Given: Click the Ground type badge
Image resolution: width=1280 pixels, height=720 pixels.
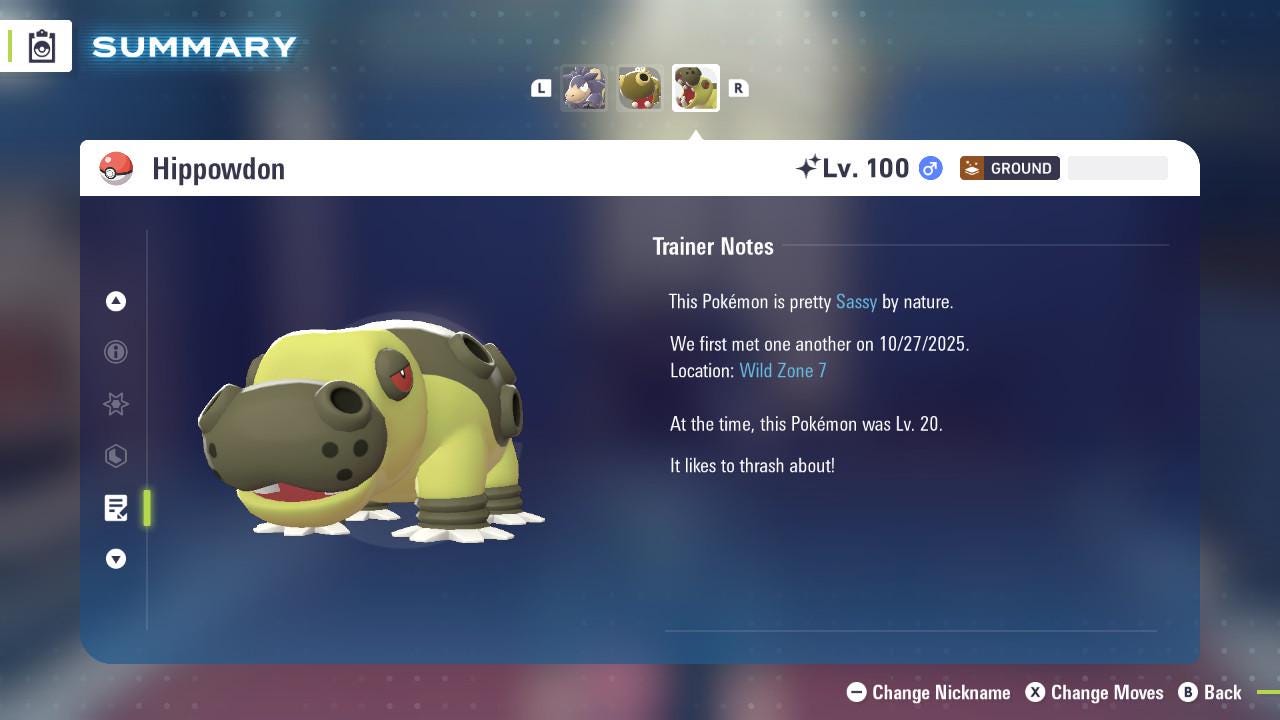Looking at the screenshot, I should pyautogui.click(x=1010, y=168).
